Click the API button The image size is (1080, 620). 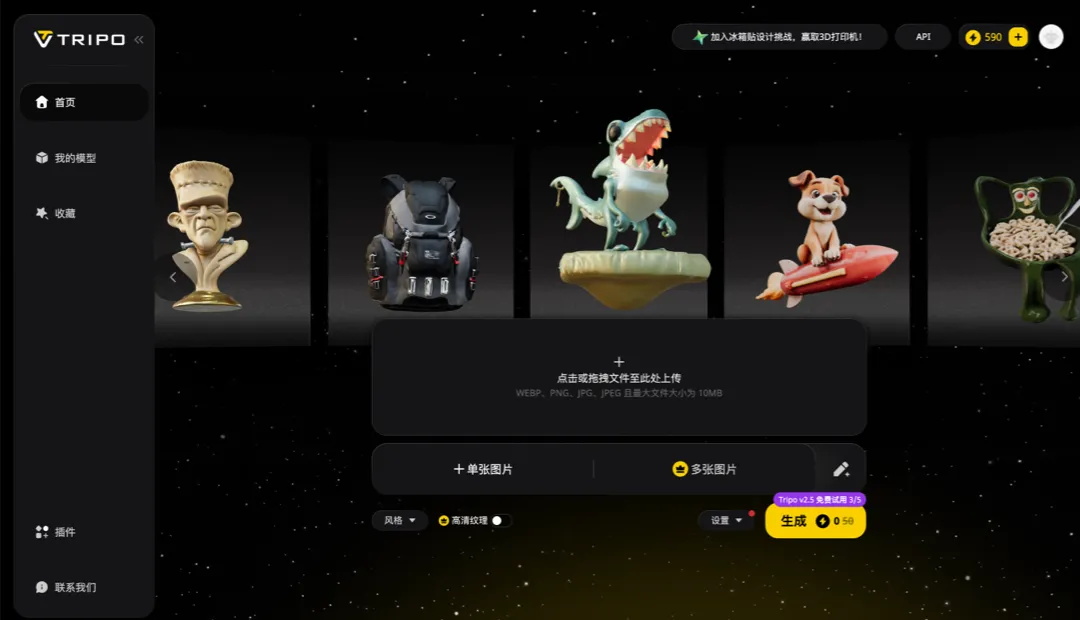pos(923,37)
